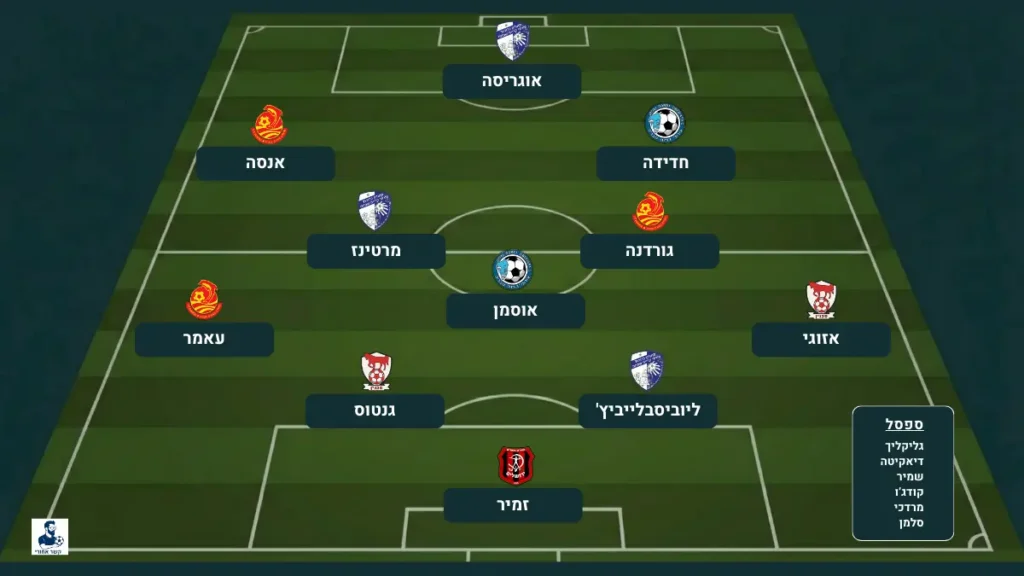Choose the עאמר player card
The image size is (1024, 576).
pyautogui.click(x=204, y=339)
